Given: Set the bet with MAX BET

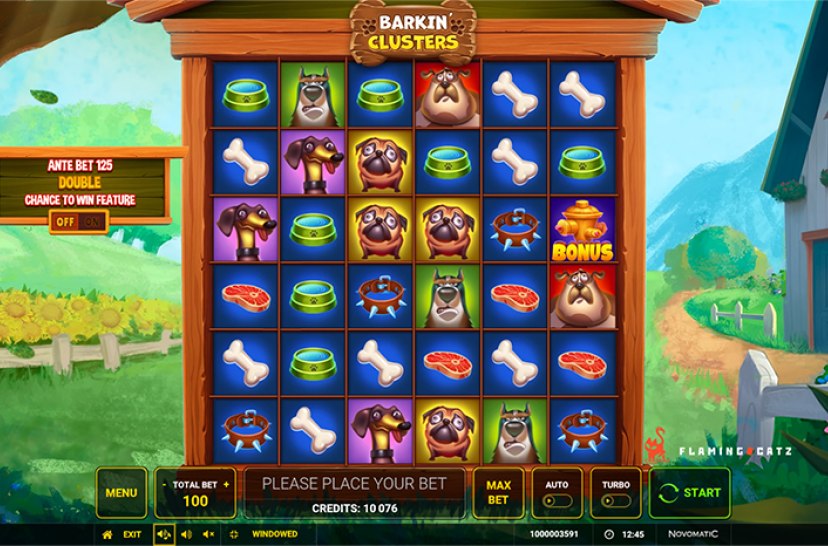Looking at the screenshot, I should [498, 492].
